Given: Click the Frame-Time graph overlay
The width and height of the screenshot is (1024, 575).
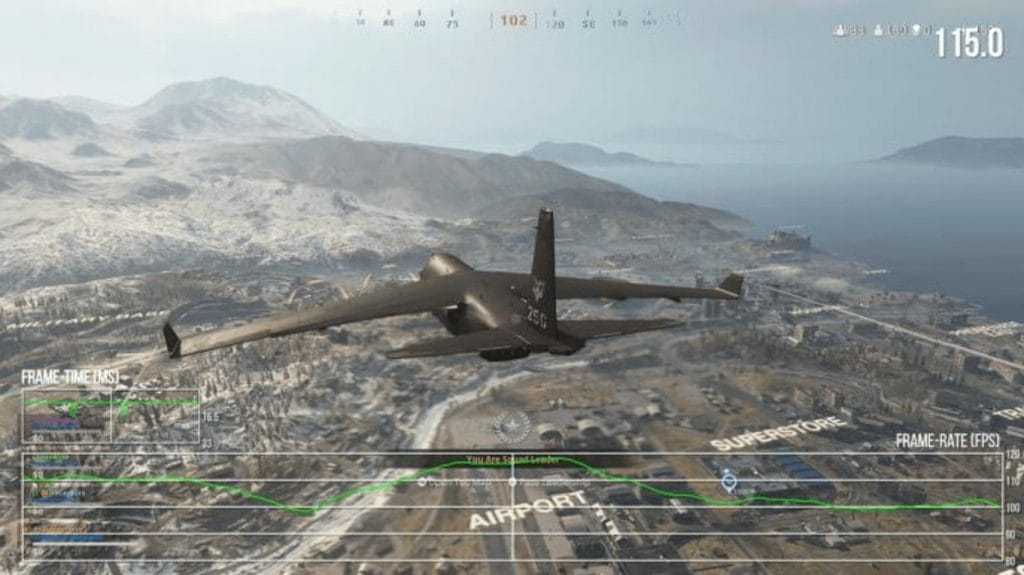Looking at the screenshot, I should tap(110, 415).
